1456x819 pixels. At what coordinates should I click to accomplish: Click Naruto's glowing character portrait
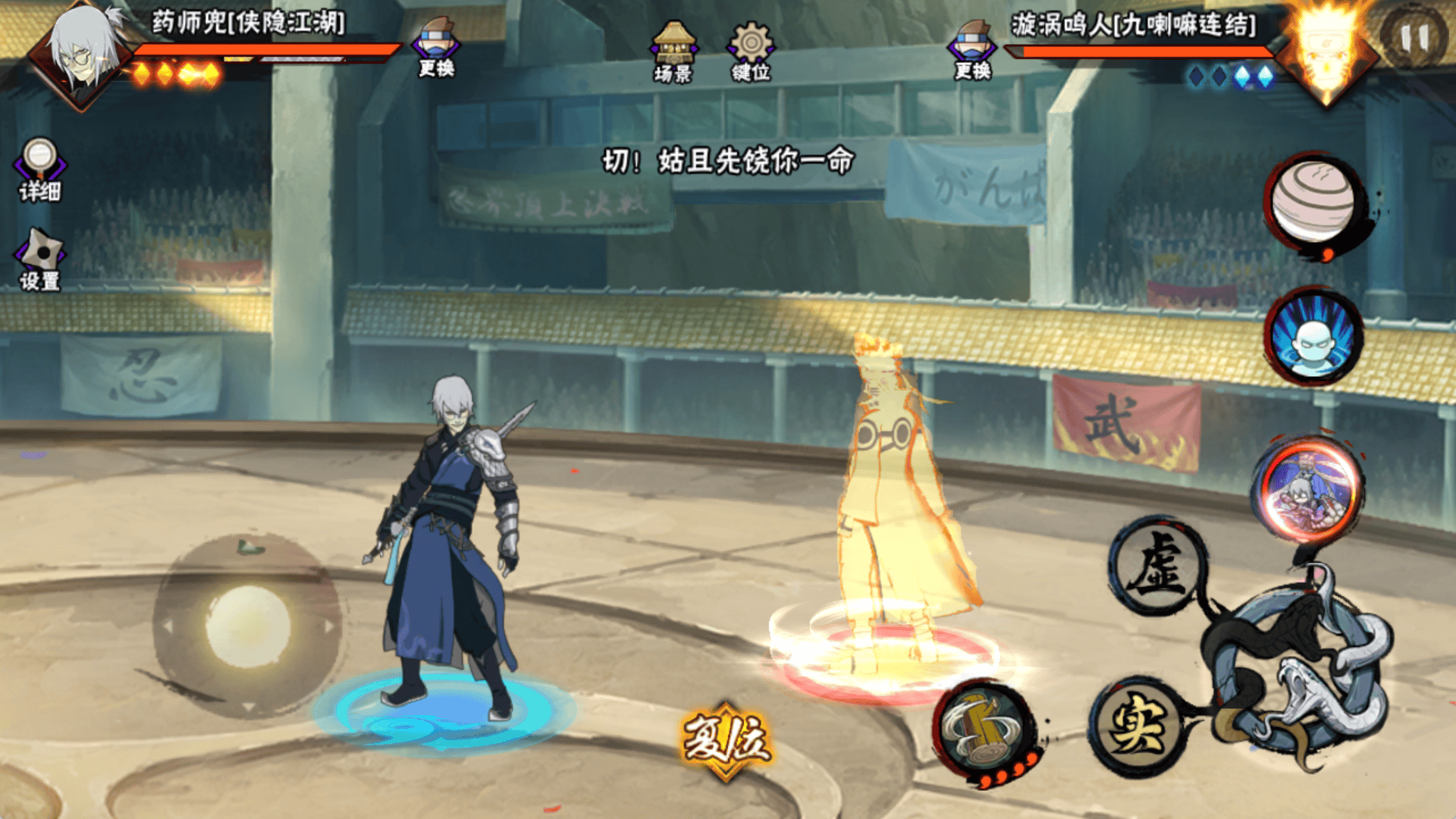pyautogui.click(x=1326, y=55)
